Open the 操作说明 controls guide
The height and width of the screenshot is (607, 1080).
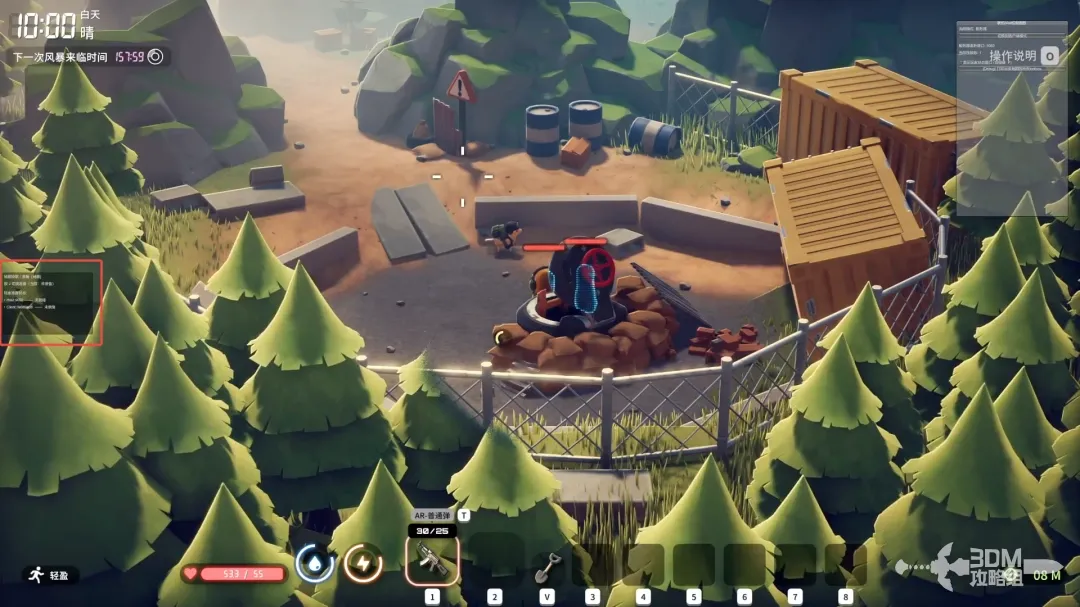[1014, 56]
